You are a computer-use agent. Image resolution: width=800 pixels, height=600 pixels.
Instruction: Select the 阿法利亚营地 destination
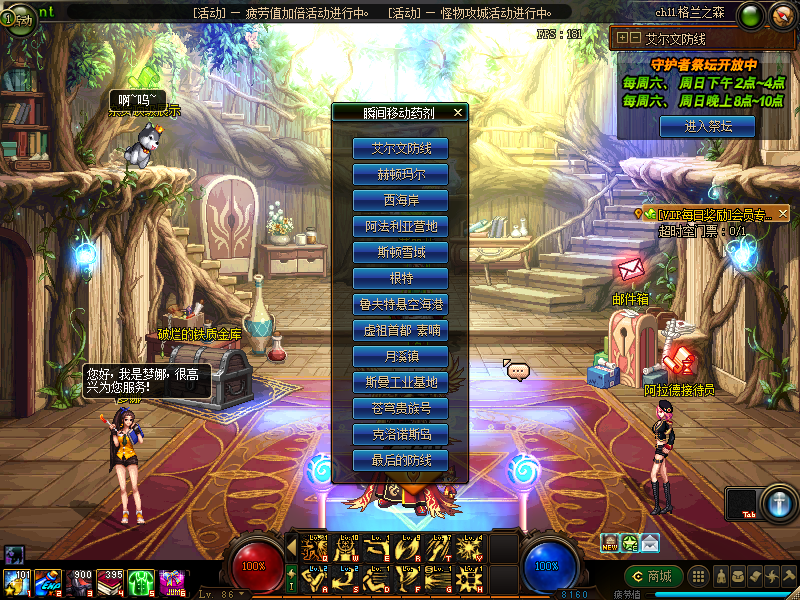click(400, 226)
